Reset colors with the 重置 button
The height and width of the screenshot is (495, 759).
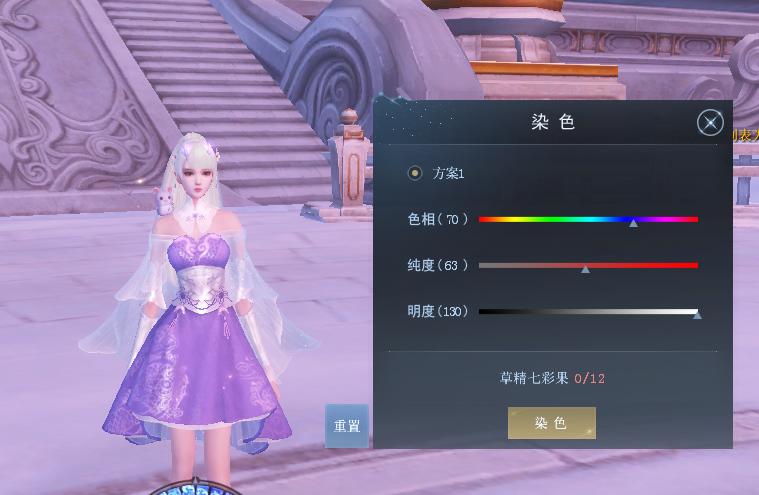[347, 426]
